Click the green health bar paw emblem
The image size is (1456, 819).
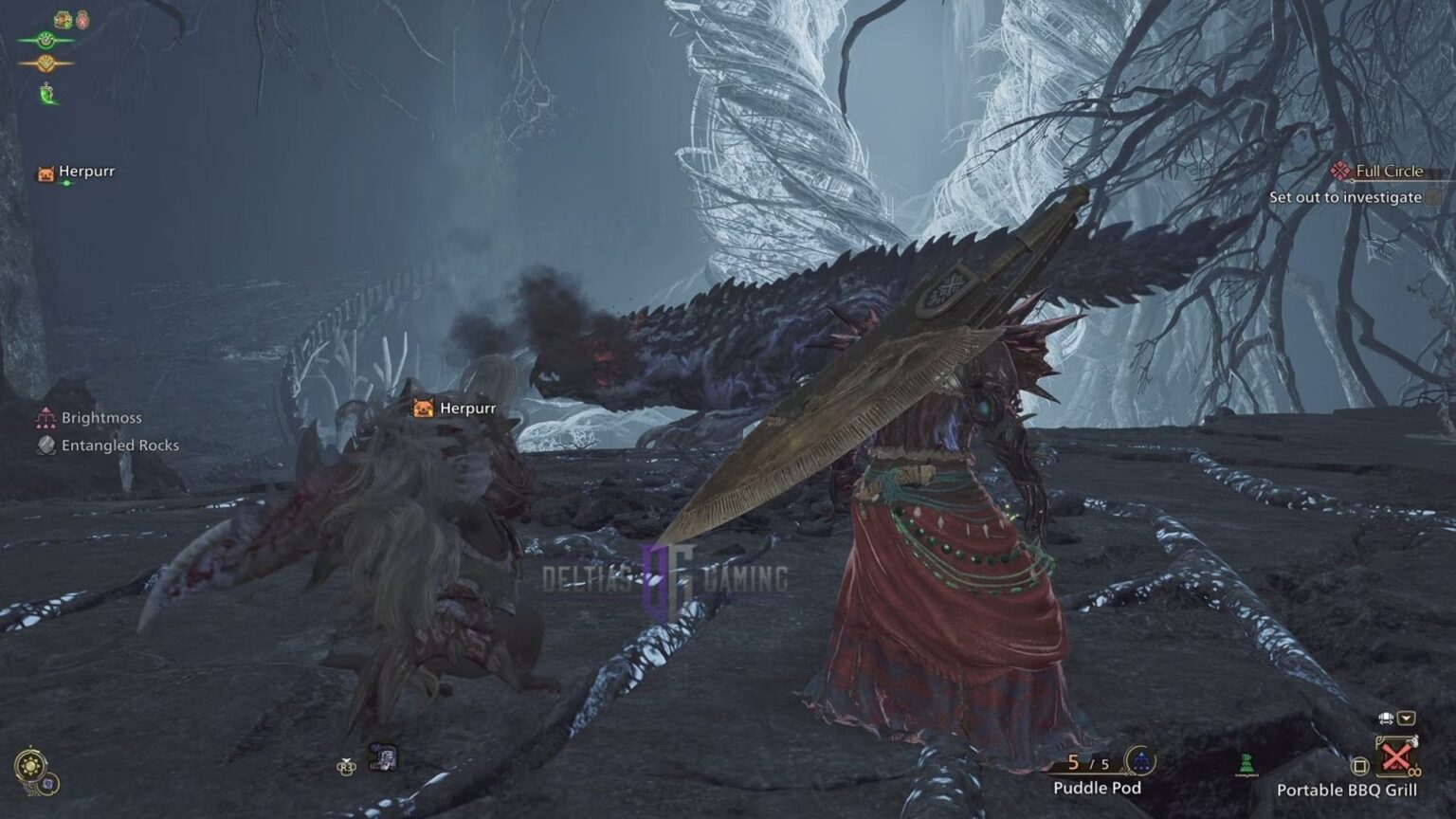[x=45, y=39]
